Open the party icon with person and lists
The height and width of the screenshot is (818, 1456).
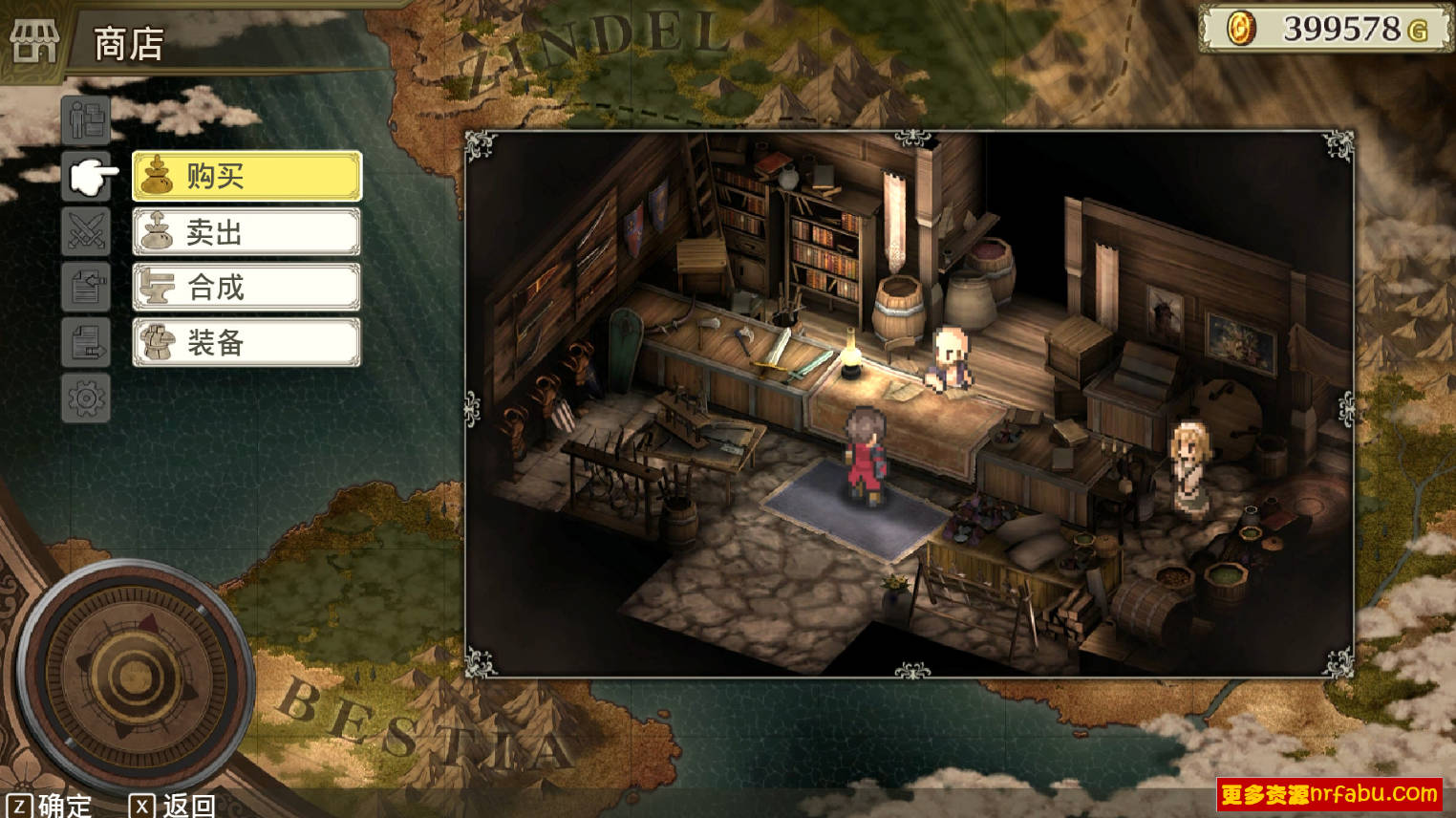(86, 120)
